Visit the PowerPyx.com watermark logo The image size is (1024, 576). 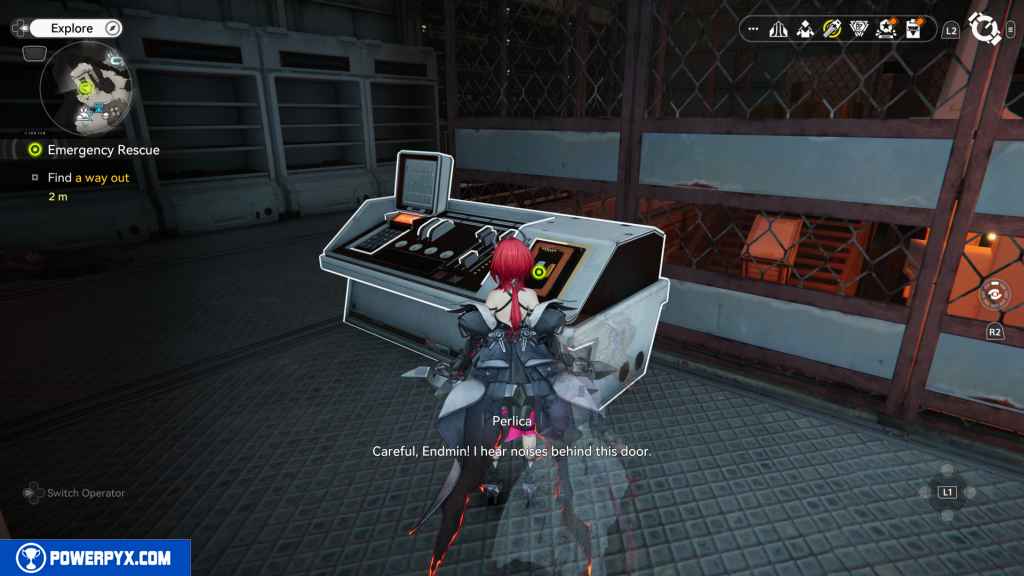95,558
